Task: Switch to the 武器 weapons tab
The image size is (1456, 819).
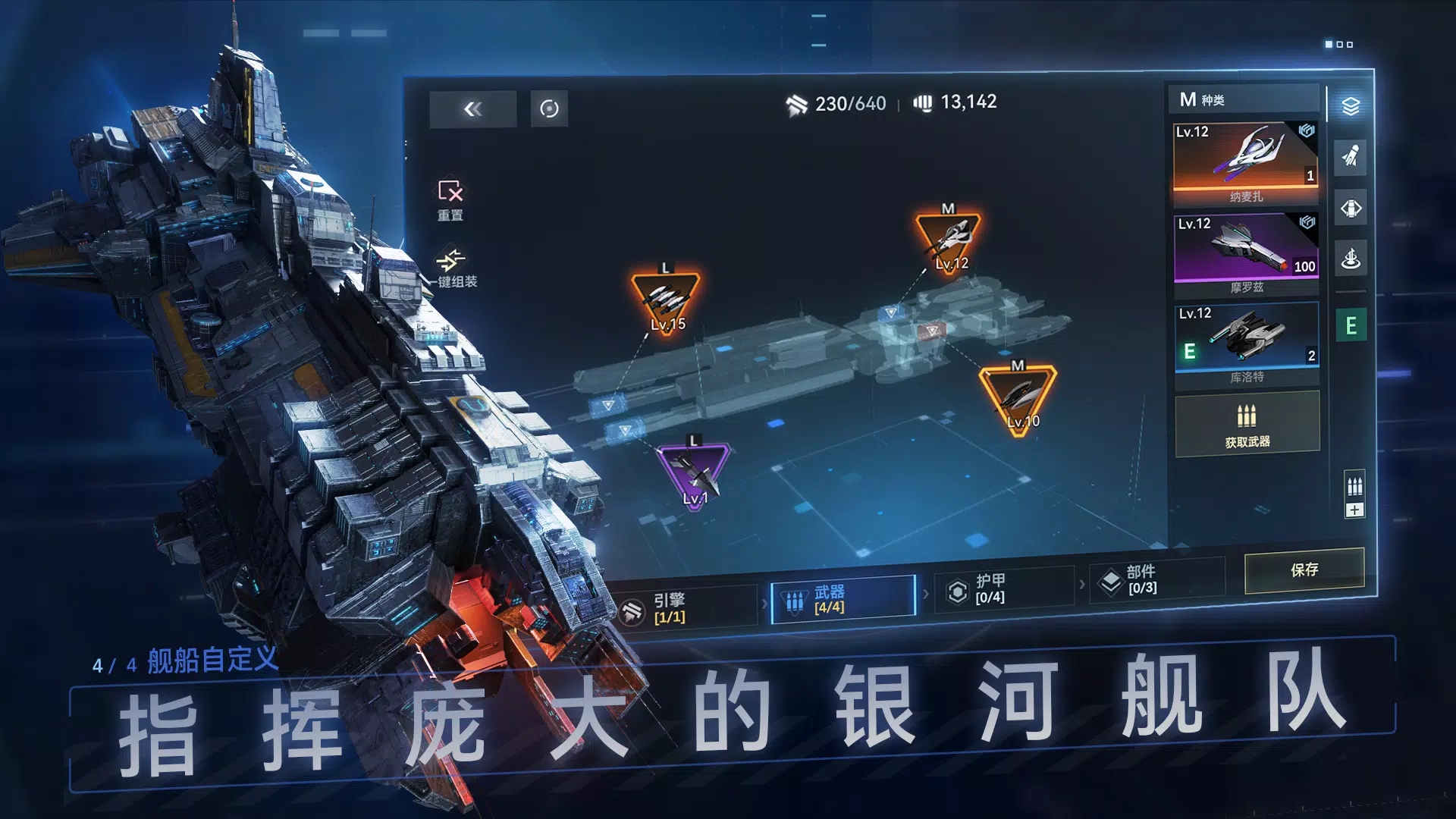Action: tap(840, 601)
